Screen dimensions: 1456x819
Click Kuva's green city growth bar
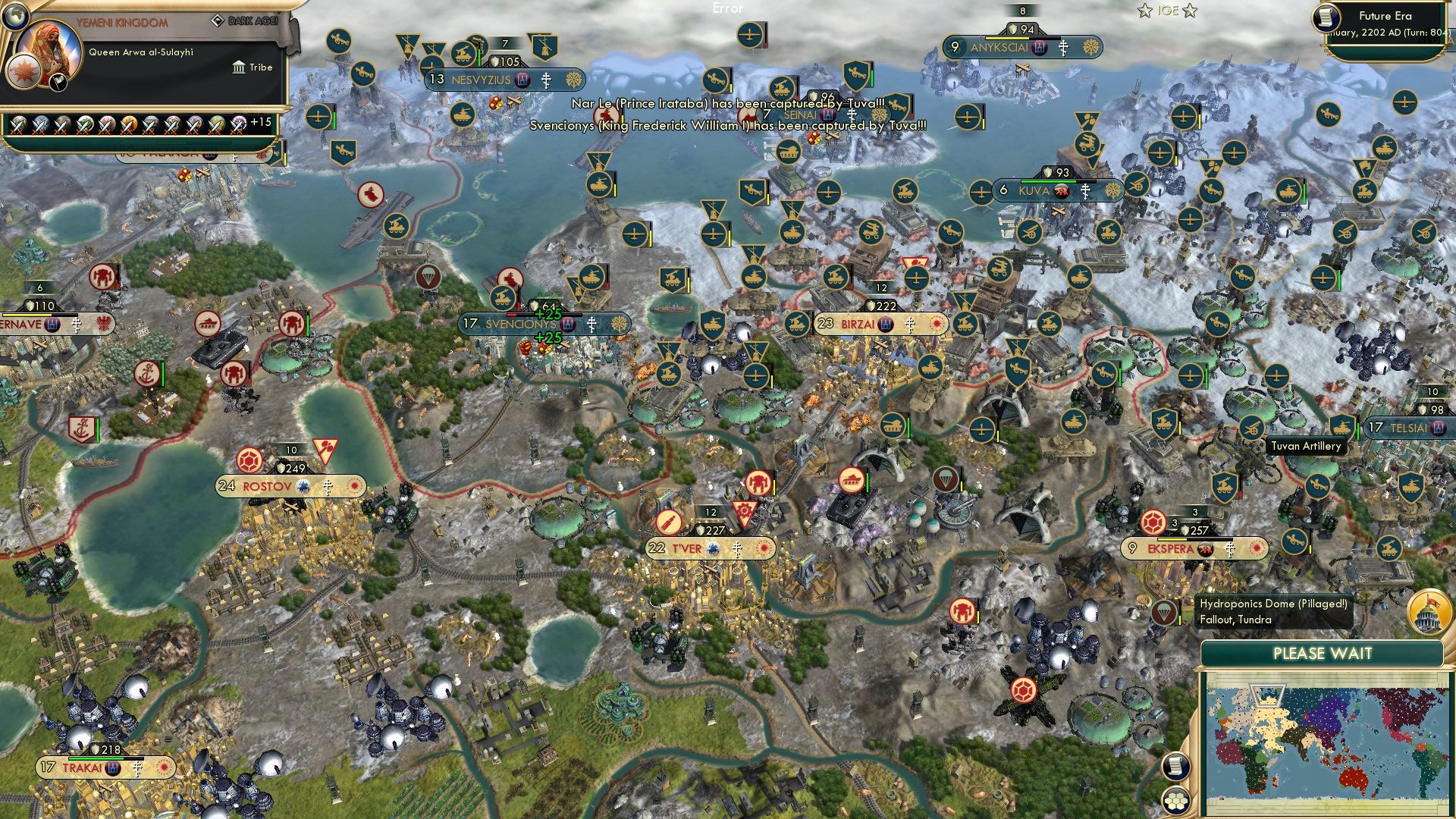pyautogui.click(x=1049, y=182)
